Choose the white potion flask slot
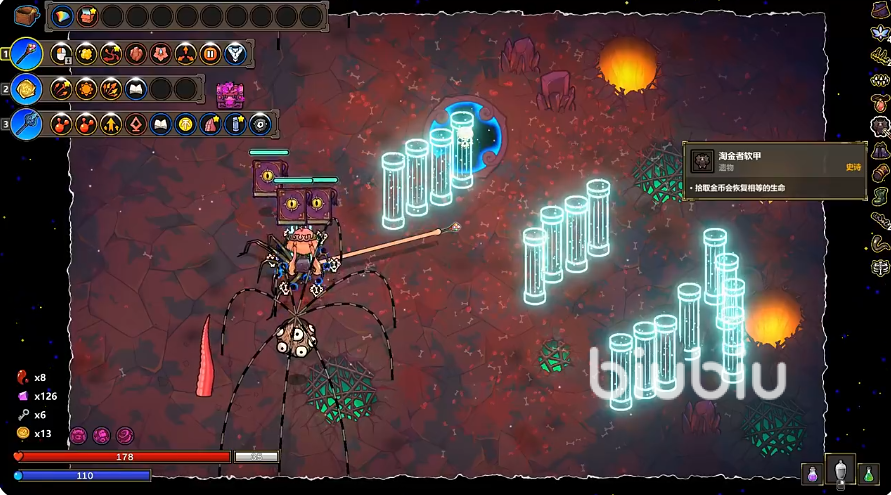Image resolution: width=891 pixels, height=495 pixels. [842, 470]
